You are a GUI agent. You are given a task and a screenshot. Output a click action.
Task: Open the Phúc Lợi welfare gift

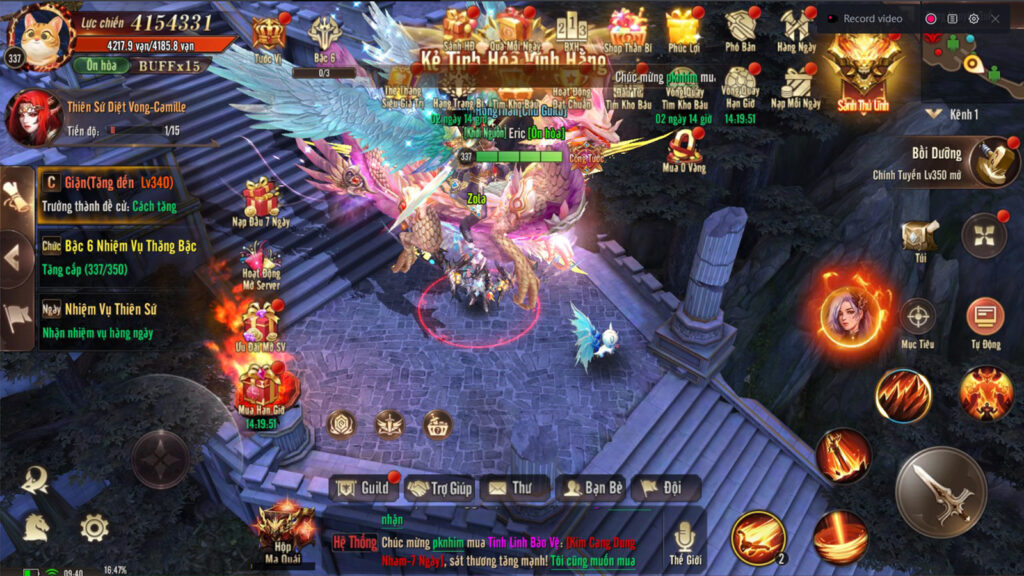(x=684, y=30)
